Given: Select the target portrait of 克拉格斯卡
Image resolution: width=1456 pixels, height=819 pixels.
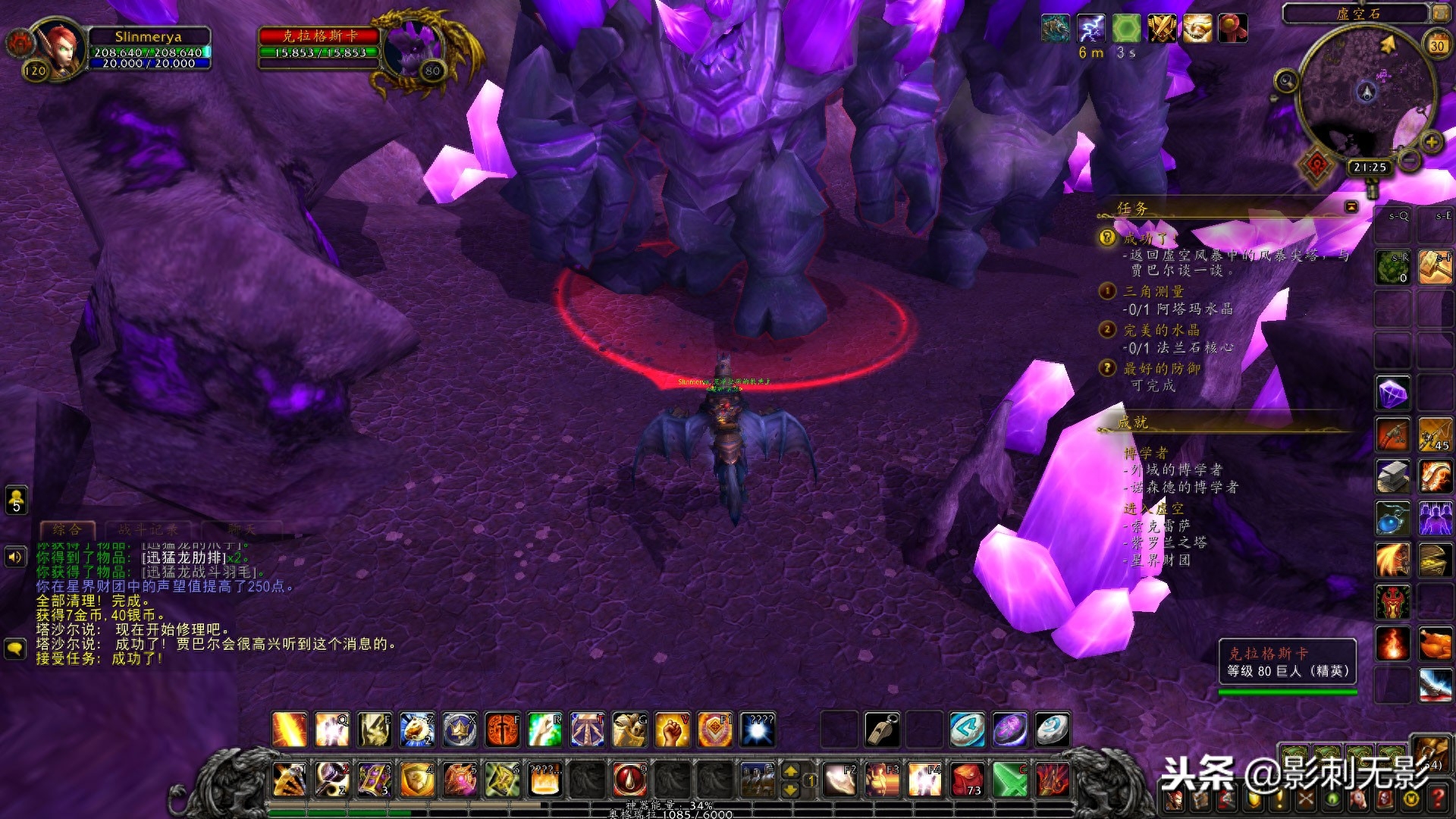Looking at the screenshot, I should click(413, 48).
